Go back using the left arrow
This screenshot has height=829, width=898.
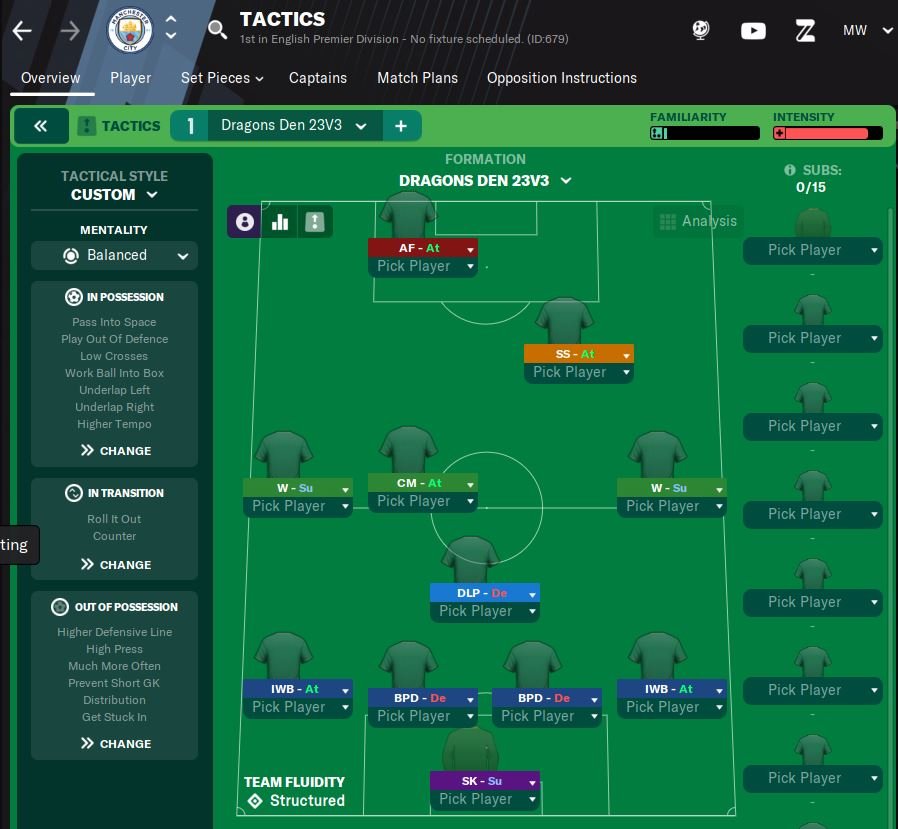point(22,30)
